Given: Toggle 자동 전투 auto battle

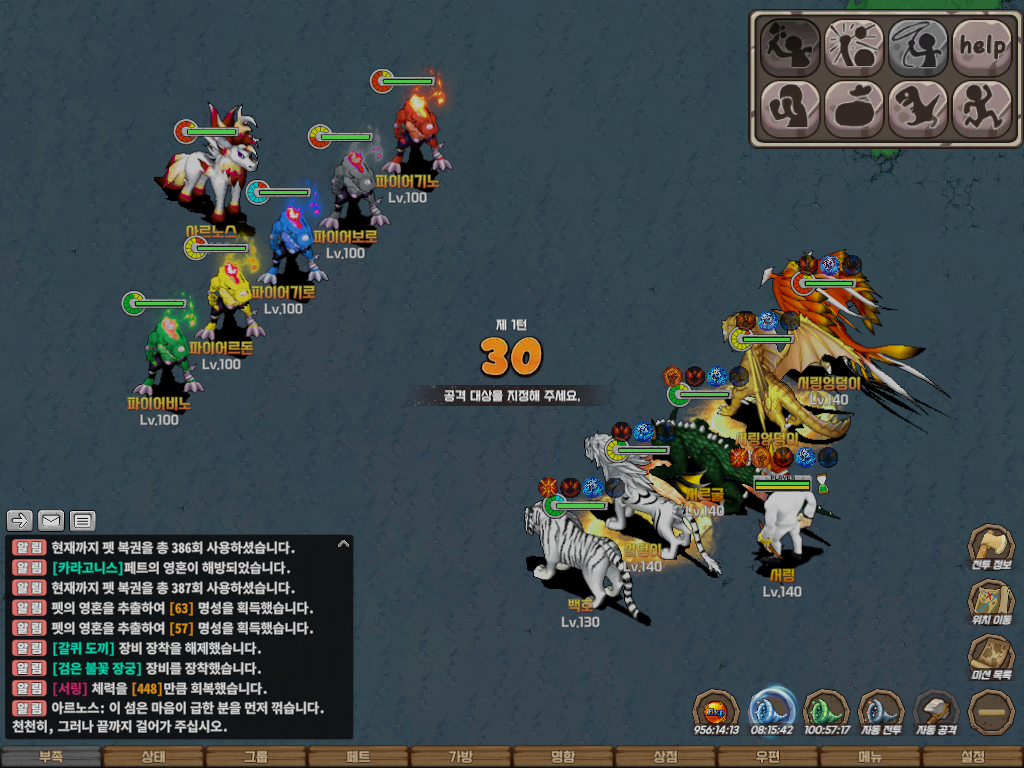Looking at the screenshot, I should [881, 711].
